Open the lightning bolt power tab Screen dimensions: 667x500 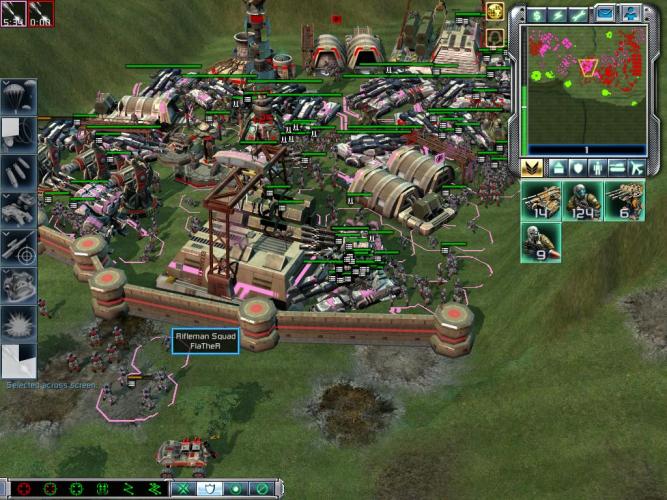557,14
